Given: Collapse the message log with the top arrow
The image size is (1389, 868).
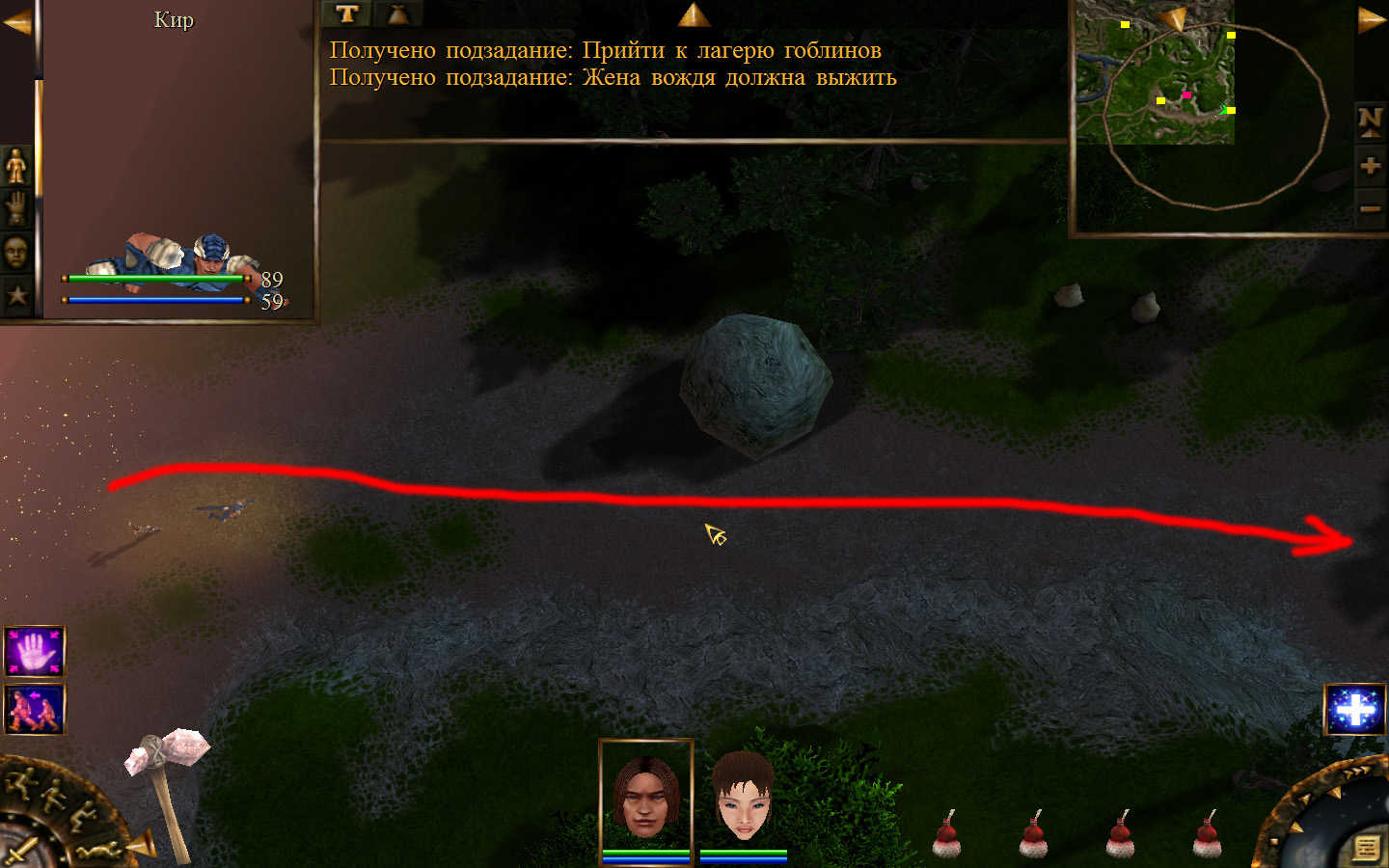Looking at the screenshot, I should pyautogui.click(x=694, y=14).
